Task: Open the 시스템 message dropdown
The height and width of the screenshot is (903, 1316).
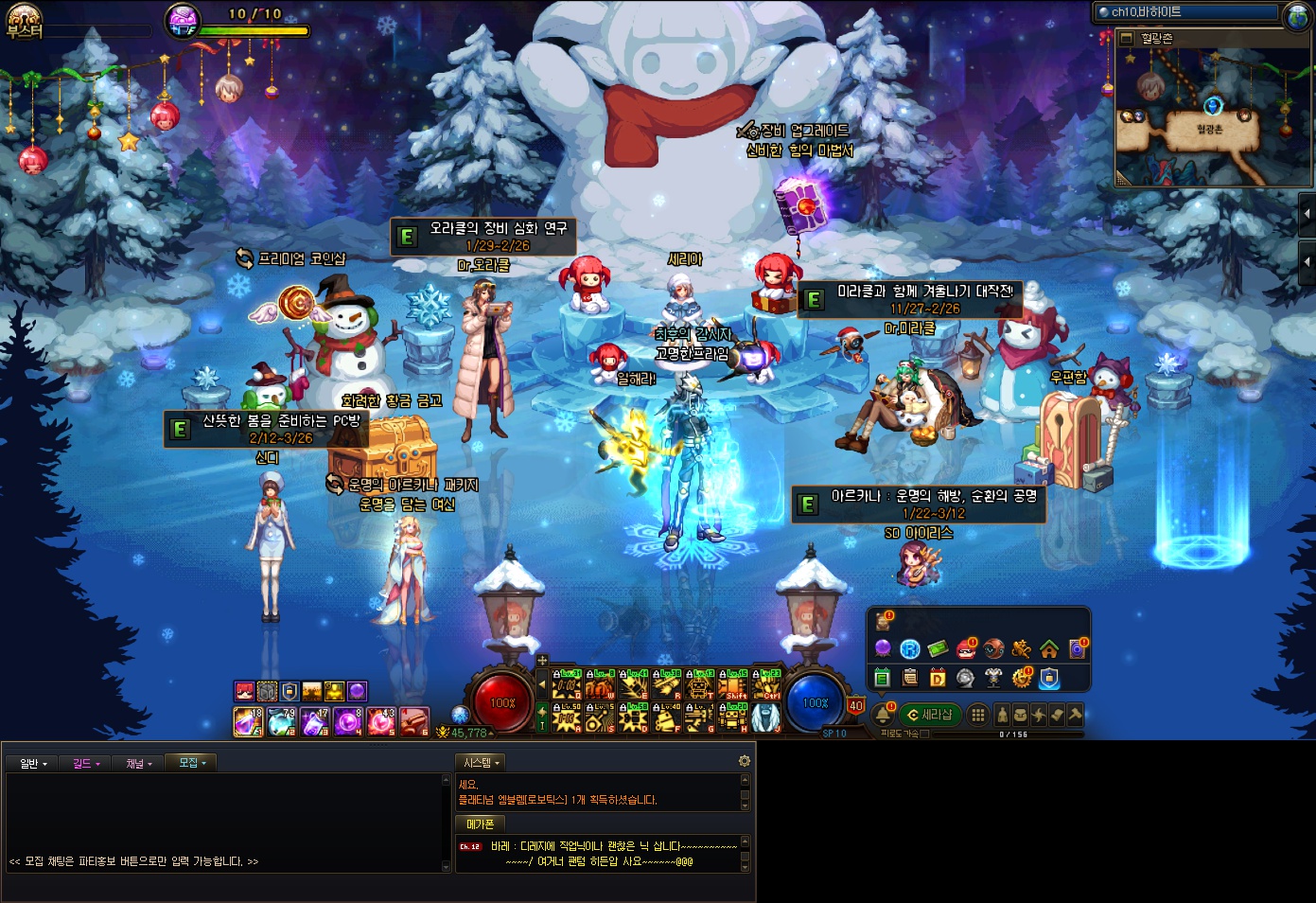Action: [481, 762]
